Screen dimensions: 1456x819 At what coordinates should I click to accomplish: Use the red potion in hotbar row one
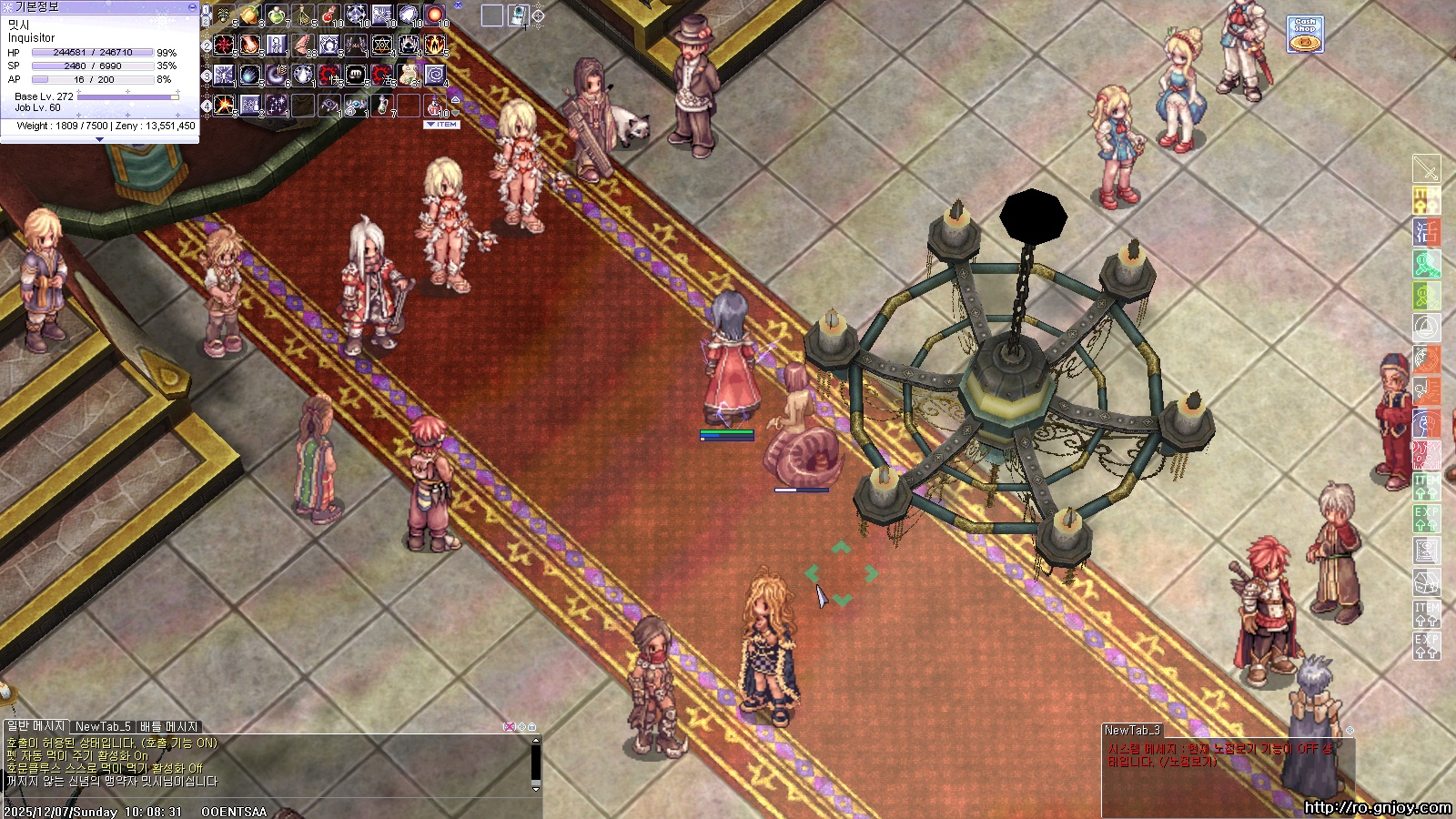coord(329,15)
